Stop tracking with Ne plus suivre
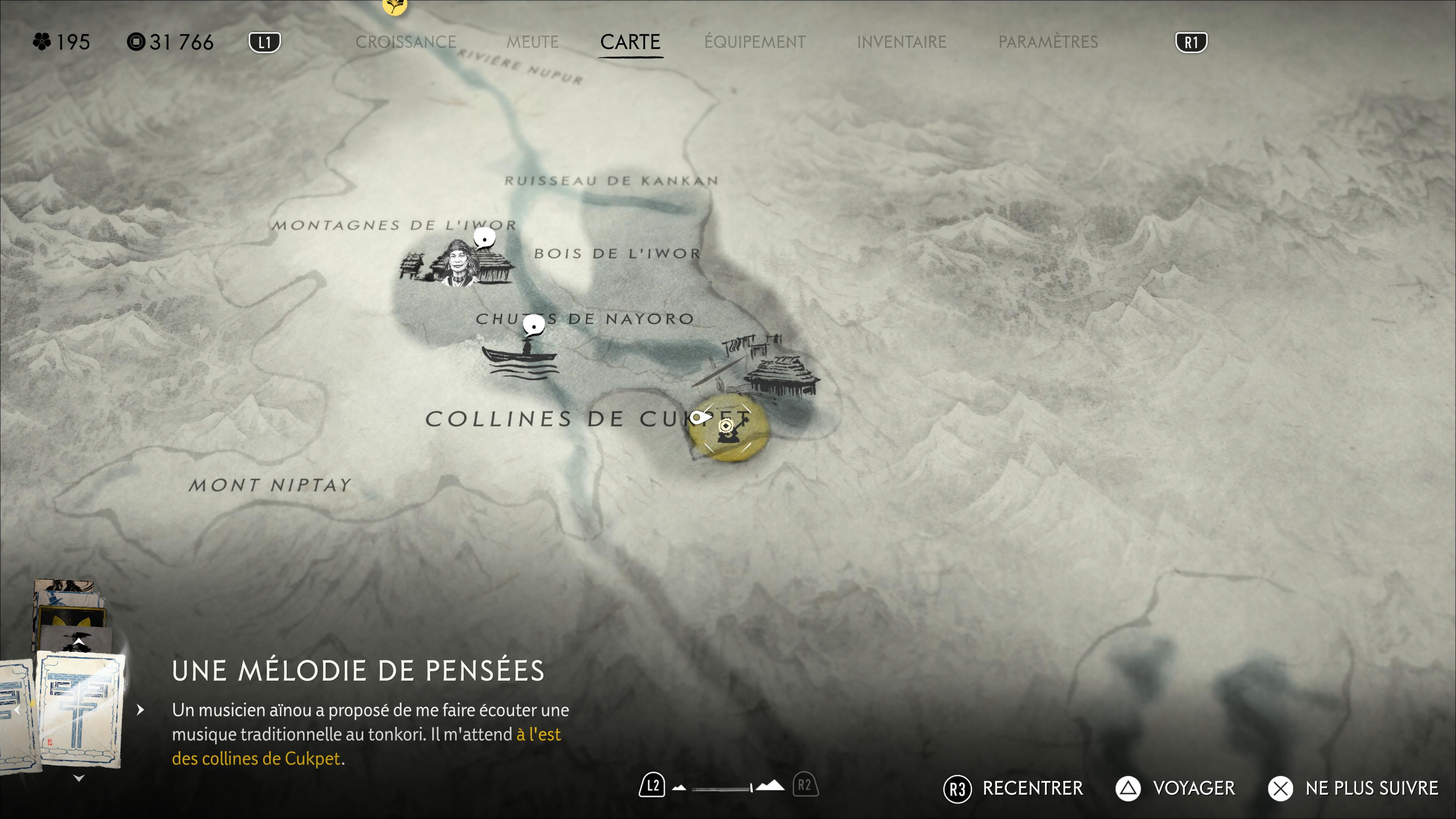Viewport: 1456px width, 819px height. click(1353, 789)
